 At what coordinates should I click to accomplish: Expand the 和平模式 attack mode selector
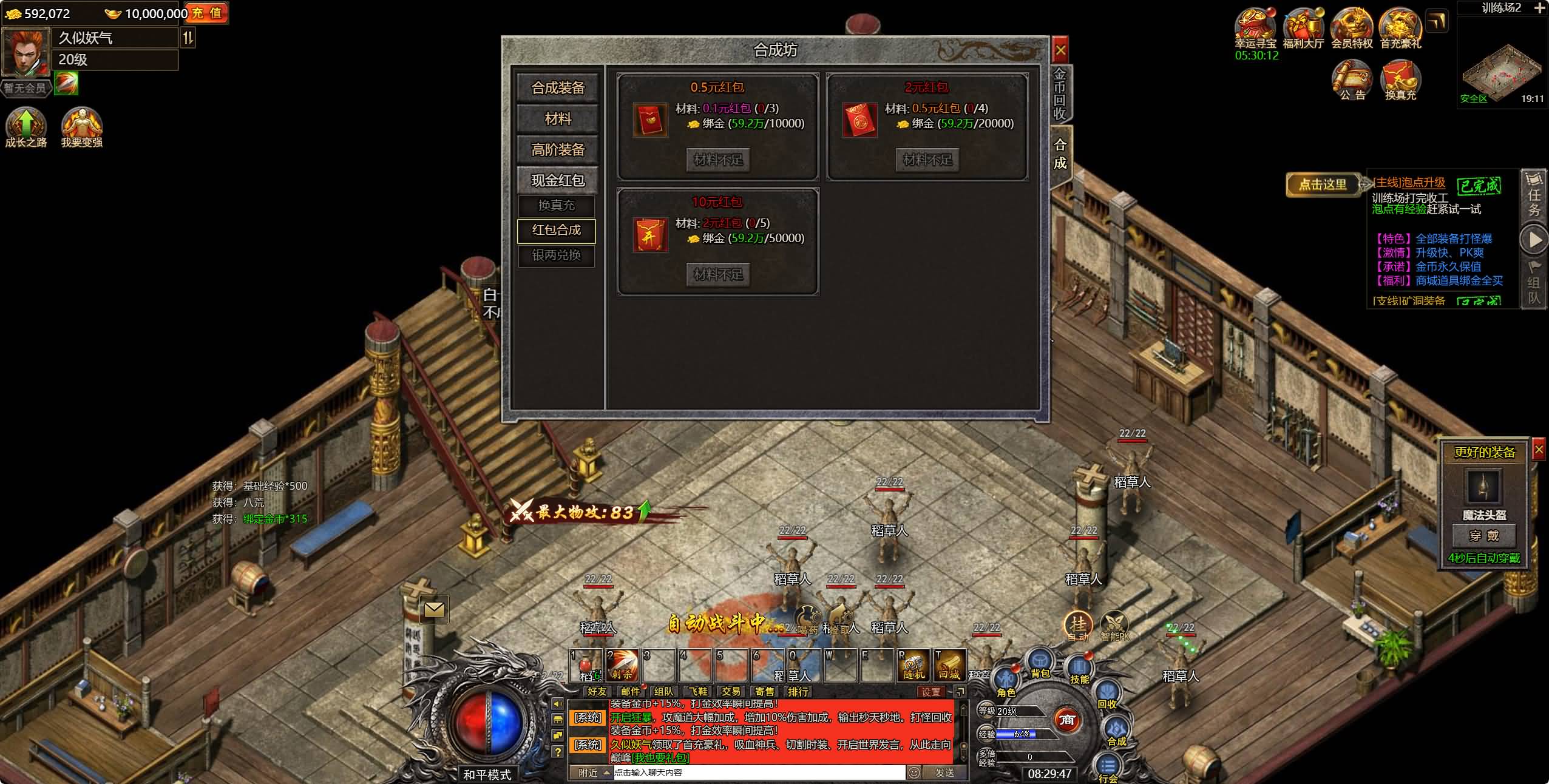click(490, 773)
